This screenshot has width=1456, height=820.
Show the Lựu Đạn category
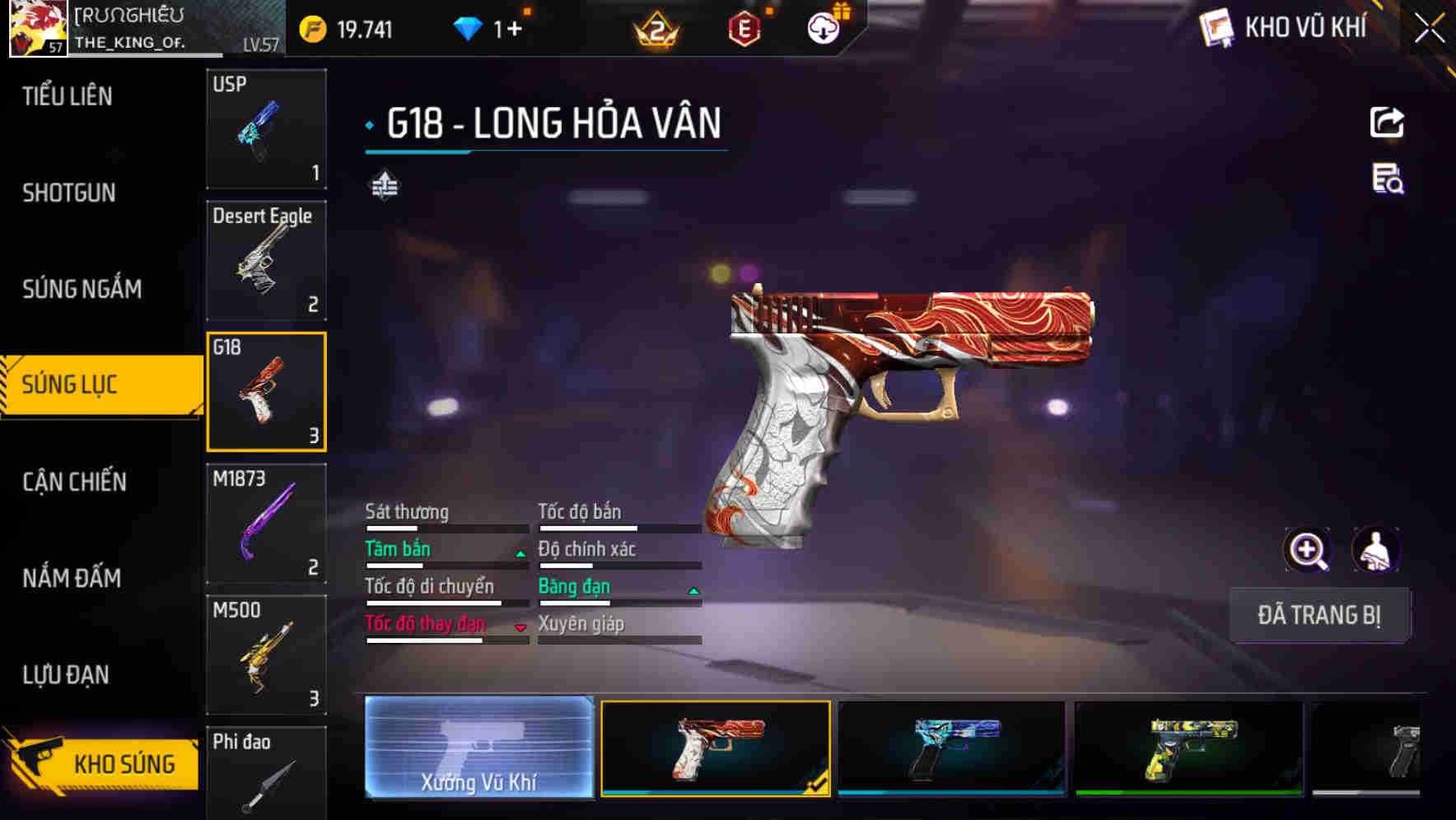[66, 675]
